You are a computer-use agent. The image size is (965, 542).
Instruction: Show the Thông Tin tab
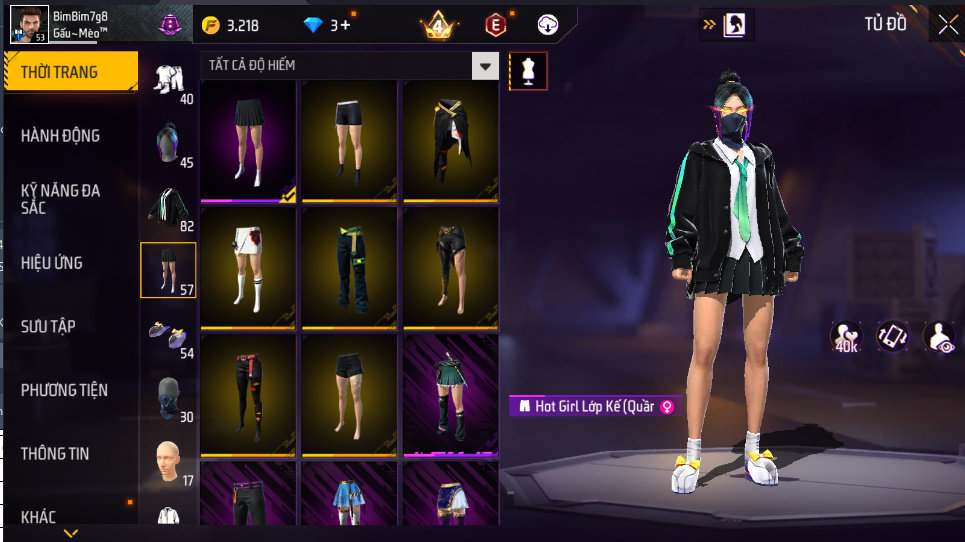tap(55, 453)
